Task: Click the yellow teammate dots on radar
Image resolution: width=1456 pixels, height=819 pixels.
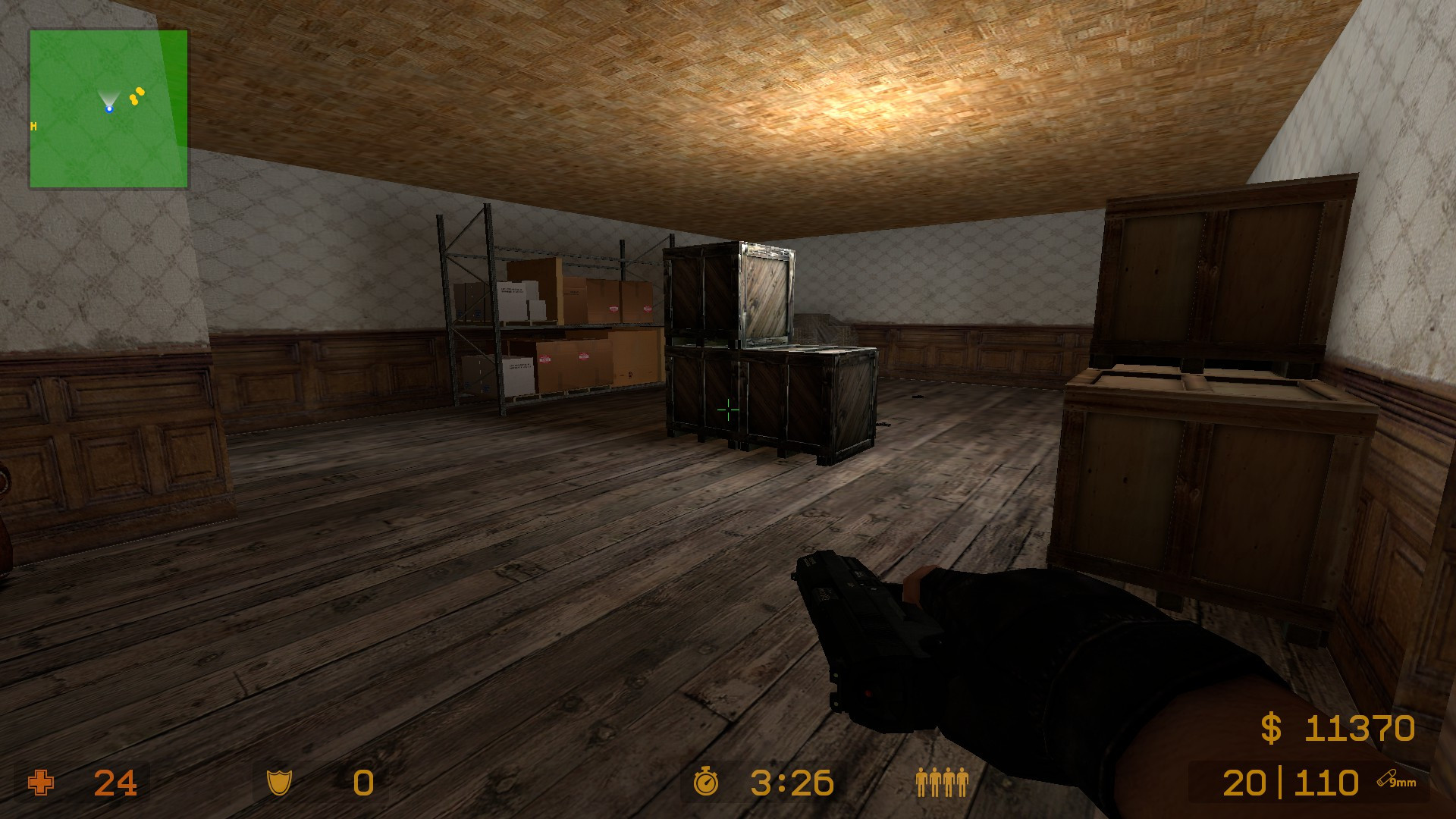Action: [x=136, y=98]
